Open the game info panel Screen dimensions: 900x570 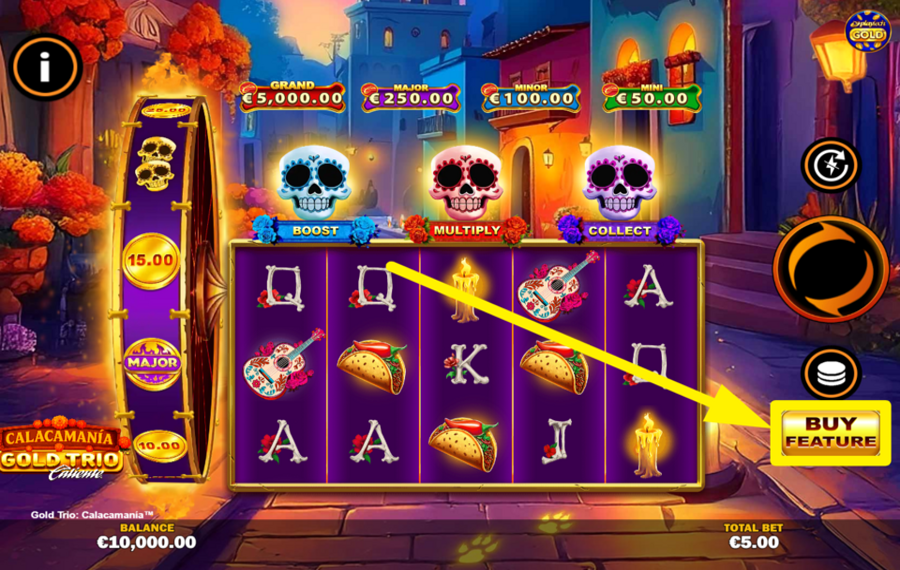(x=46, y=68)
